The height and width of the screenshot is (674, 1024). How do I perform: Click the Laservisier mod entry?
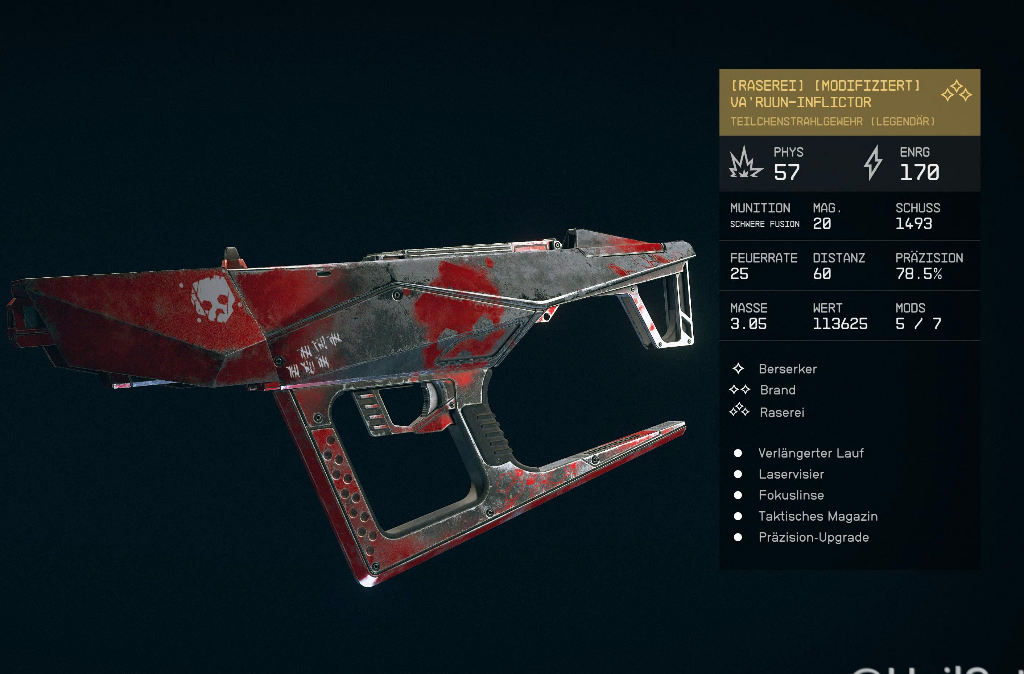790,474
